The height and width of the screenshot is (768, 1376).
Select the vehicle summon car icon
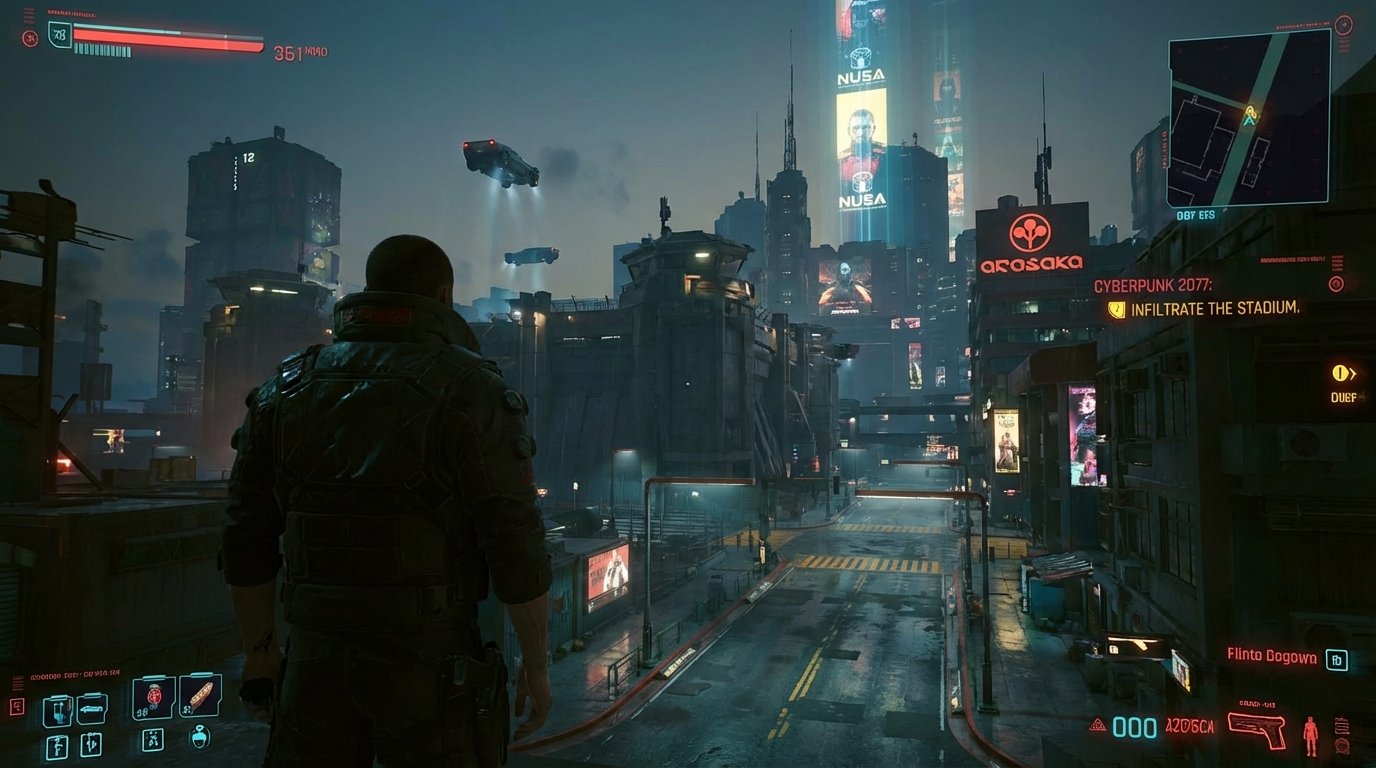tap(91, 708)
